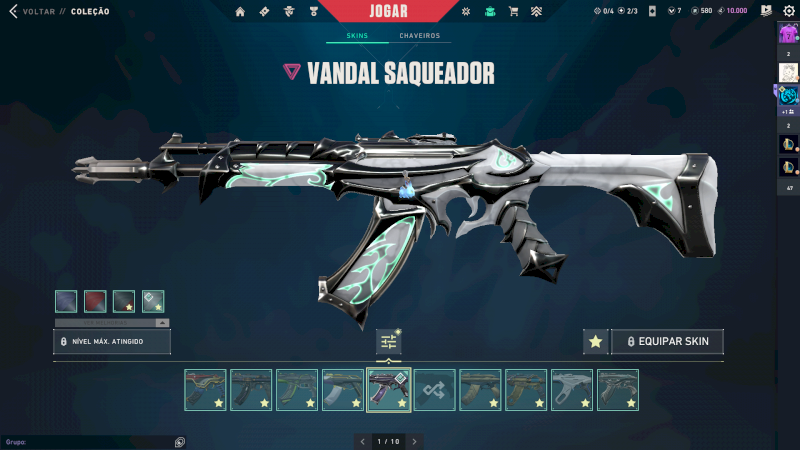
Task: Open the battle pass ticket icon
Action: coord(264,11)
